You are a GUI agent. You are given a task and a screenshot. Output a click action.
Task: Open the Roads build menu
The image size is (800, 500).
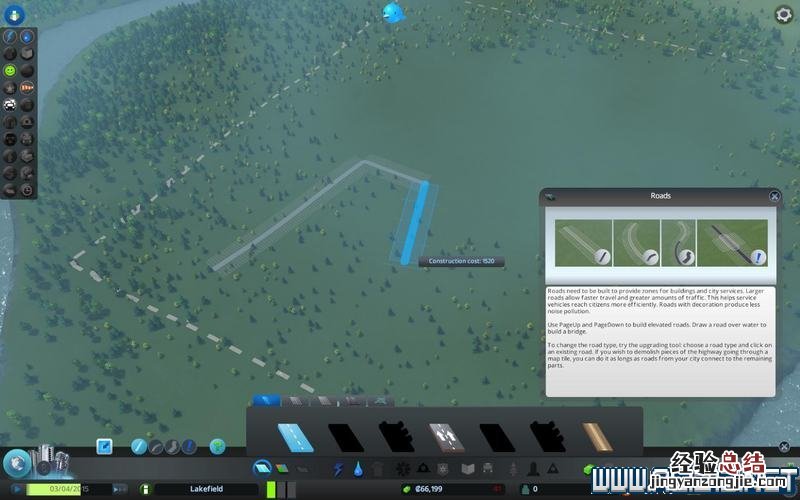(262, 467)
